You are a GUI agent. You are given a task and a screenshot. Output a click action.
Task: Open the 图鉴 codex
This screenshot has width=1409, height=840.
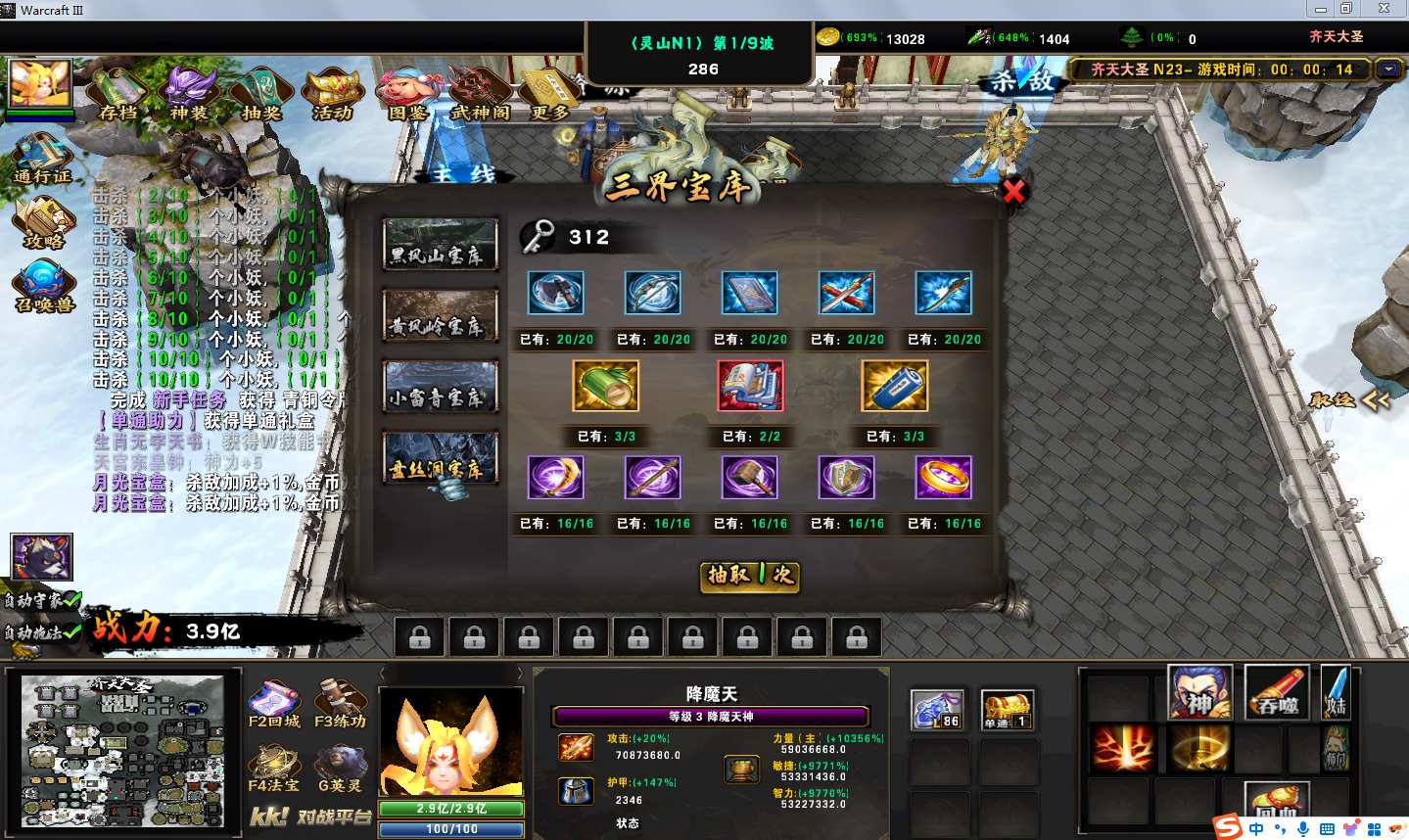click(407, 93)
